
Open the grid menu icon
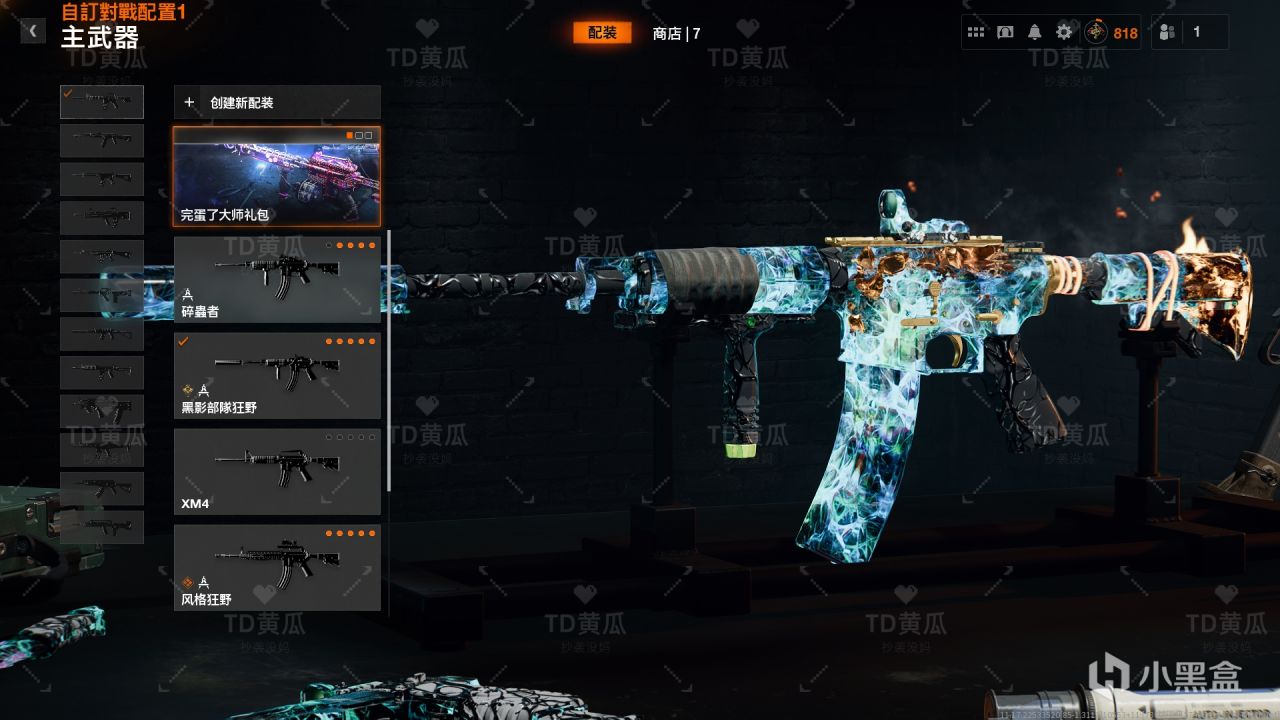976,32
